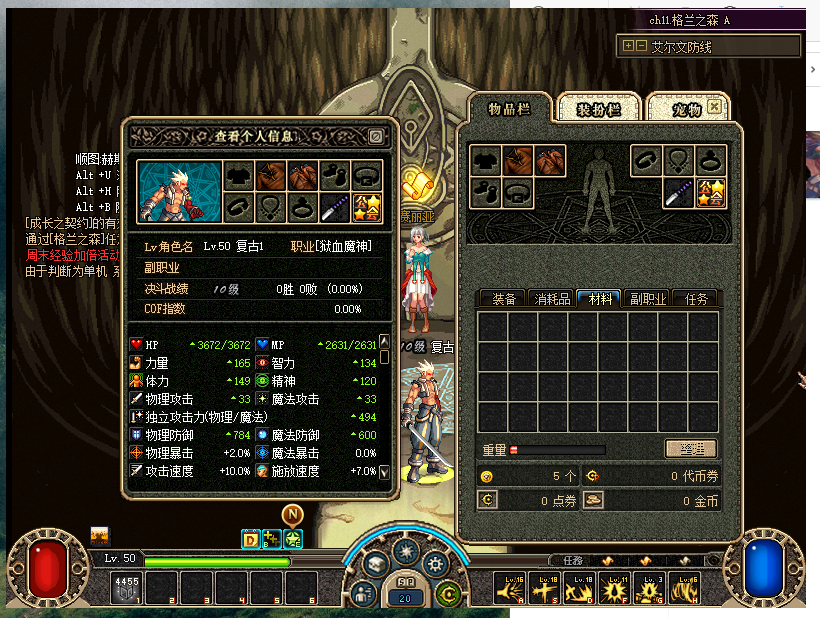Click the guild emblem slot in inventory
820x618 pixels.
tap(709, 192)
